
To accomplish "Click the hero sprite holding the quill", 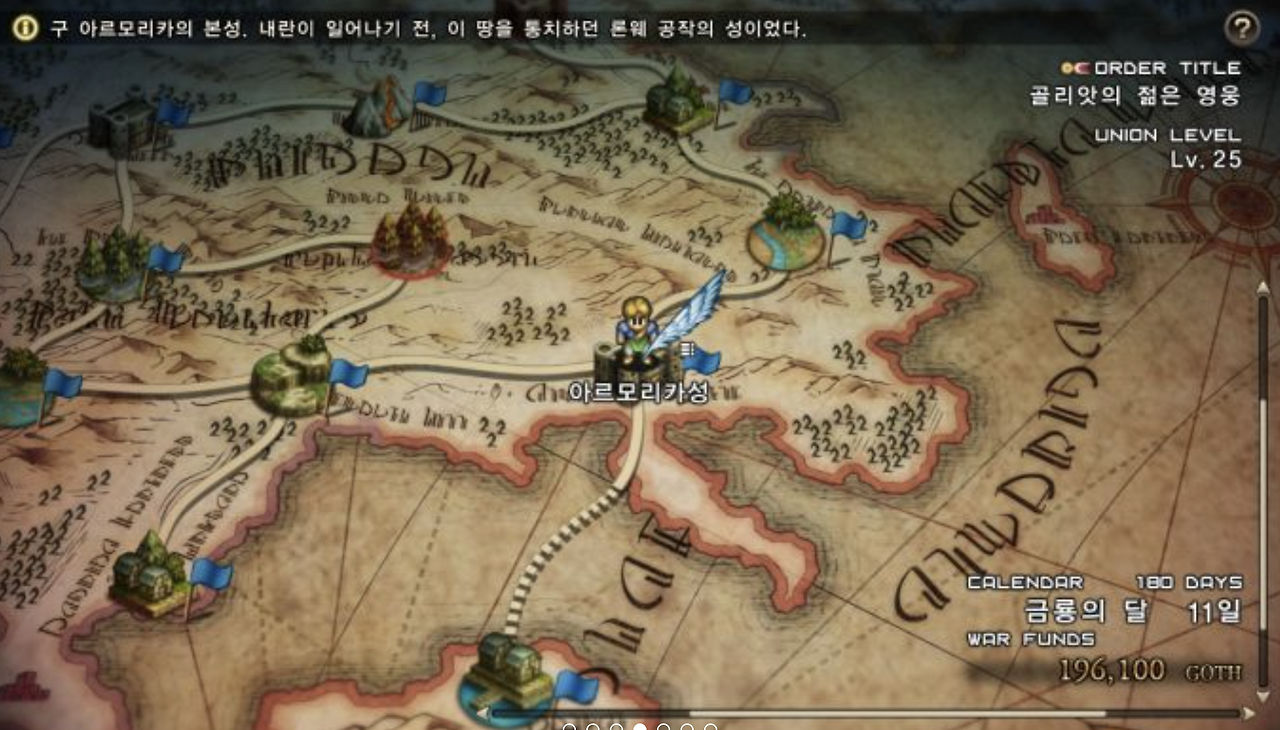I will coord(637,320).
